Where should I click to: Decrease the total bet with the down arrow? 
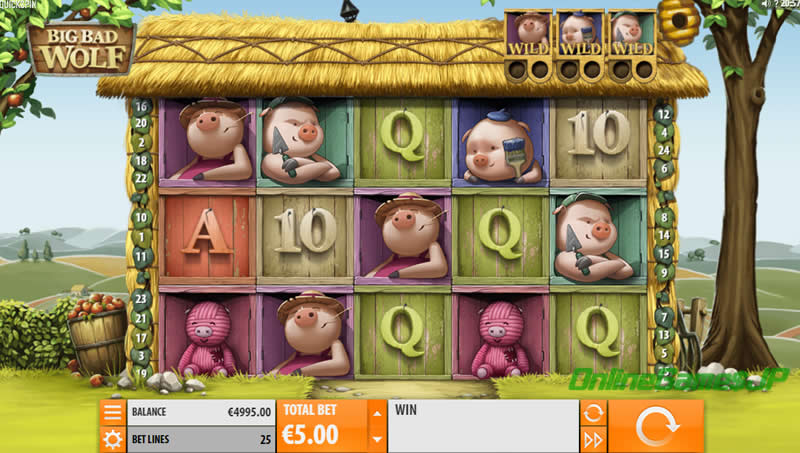point(377,438)
